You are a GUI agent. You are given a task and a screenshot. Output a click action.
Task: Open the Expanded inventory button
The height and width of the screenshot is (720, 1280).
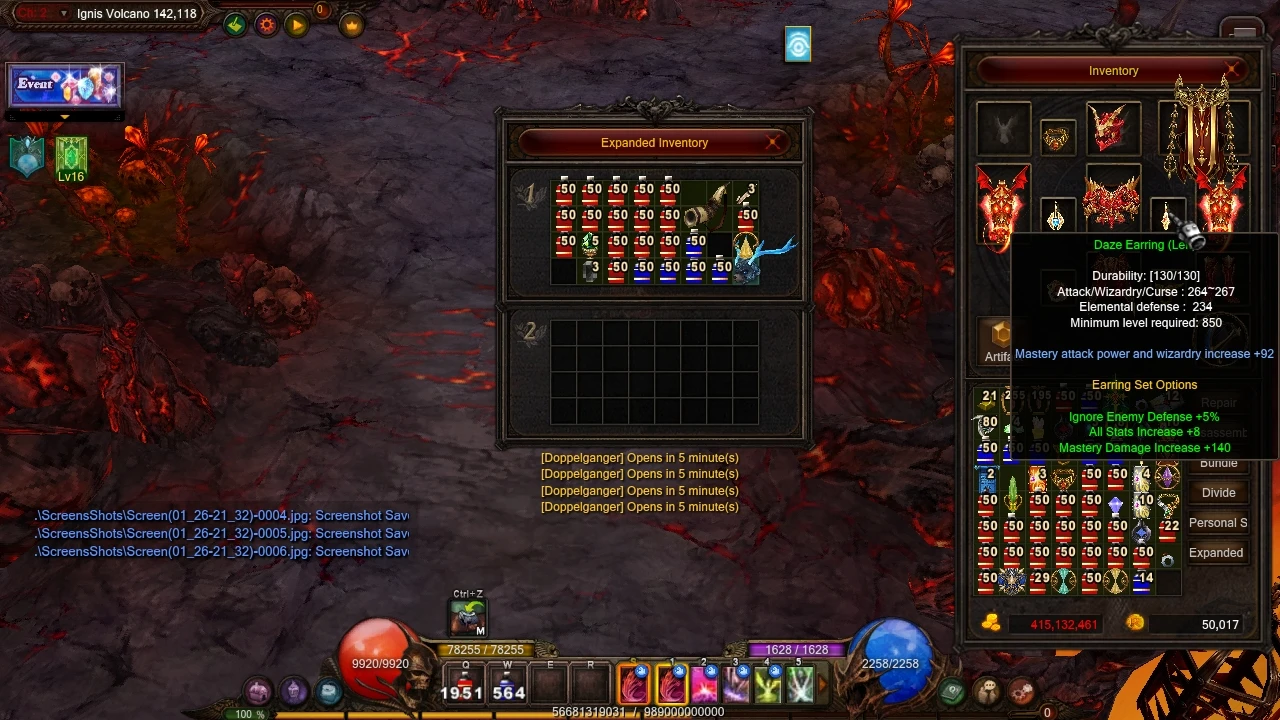click(1216, 553)
